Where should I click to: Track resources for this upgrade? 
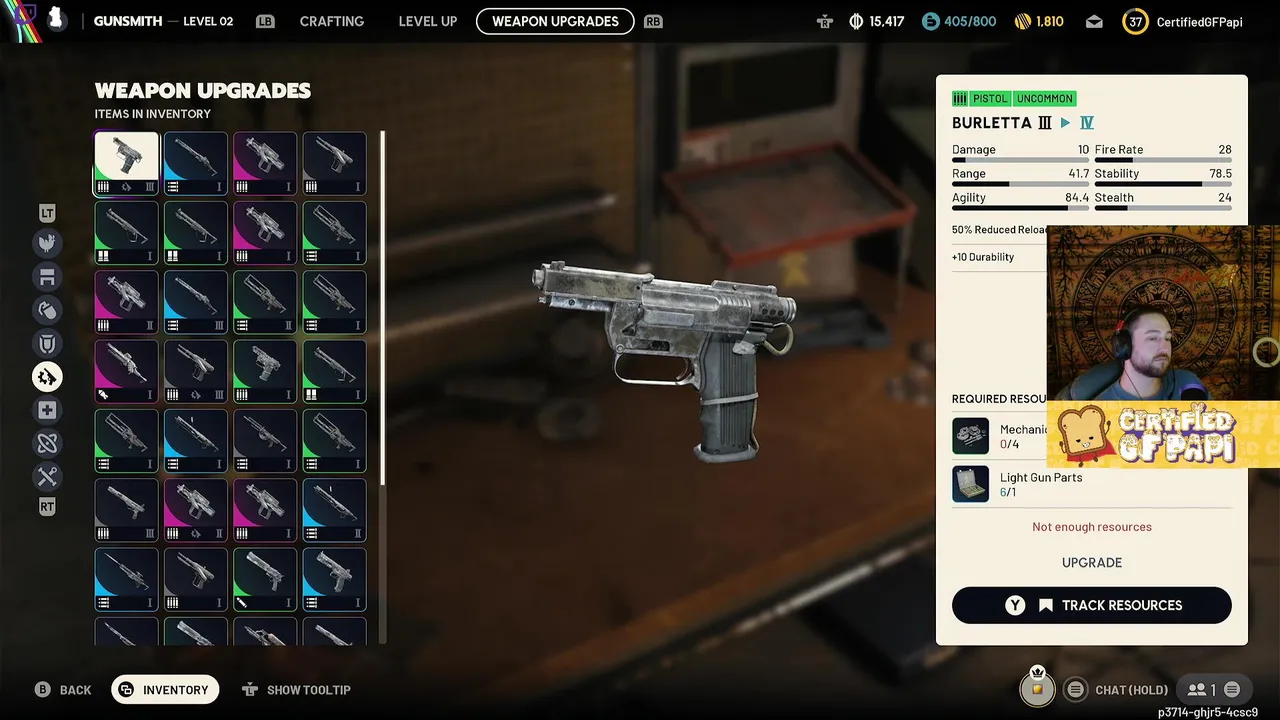[1091, 605]
